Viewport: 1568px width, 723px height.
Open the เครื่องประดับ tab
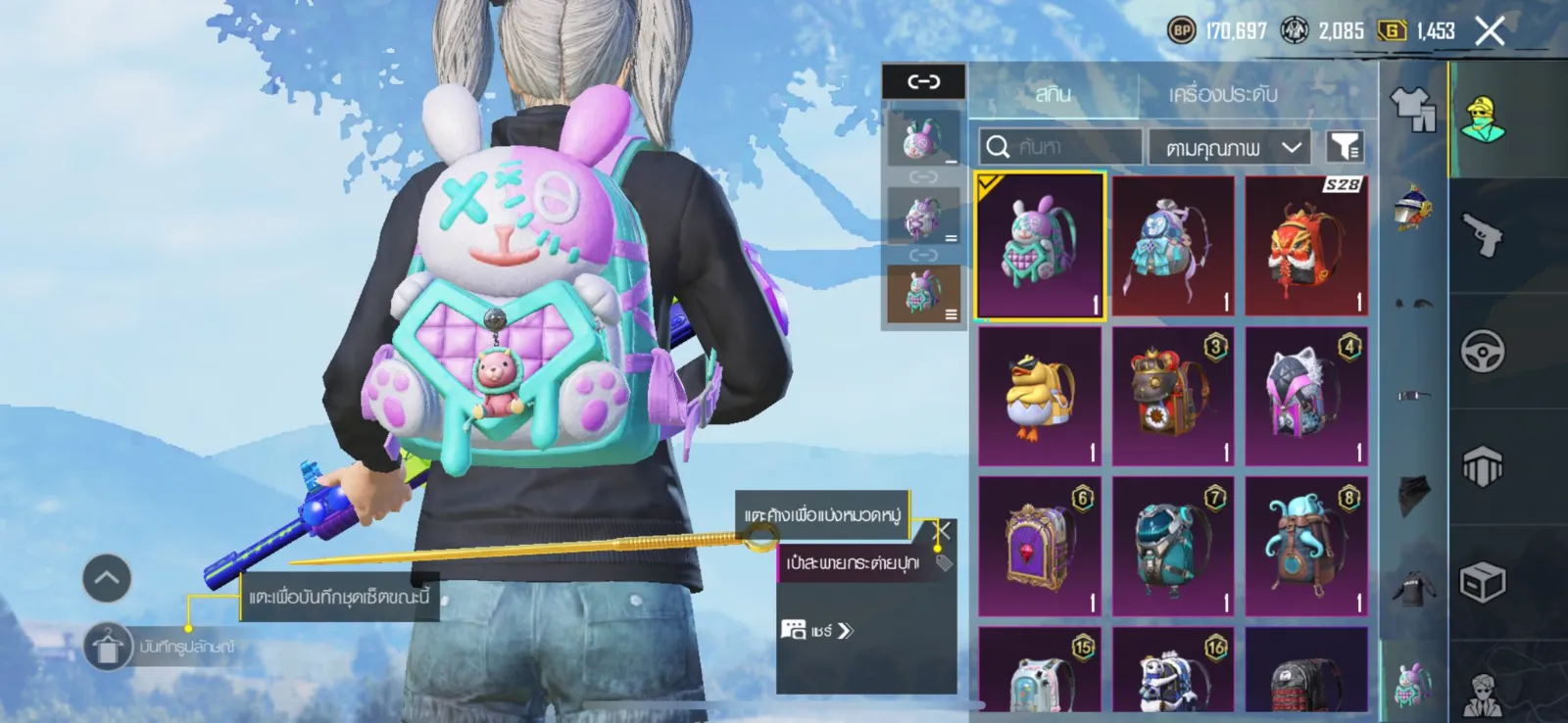click(1222, 94)
